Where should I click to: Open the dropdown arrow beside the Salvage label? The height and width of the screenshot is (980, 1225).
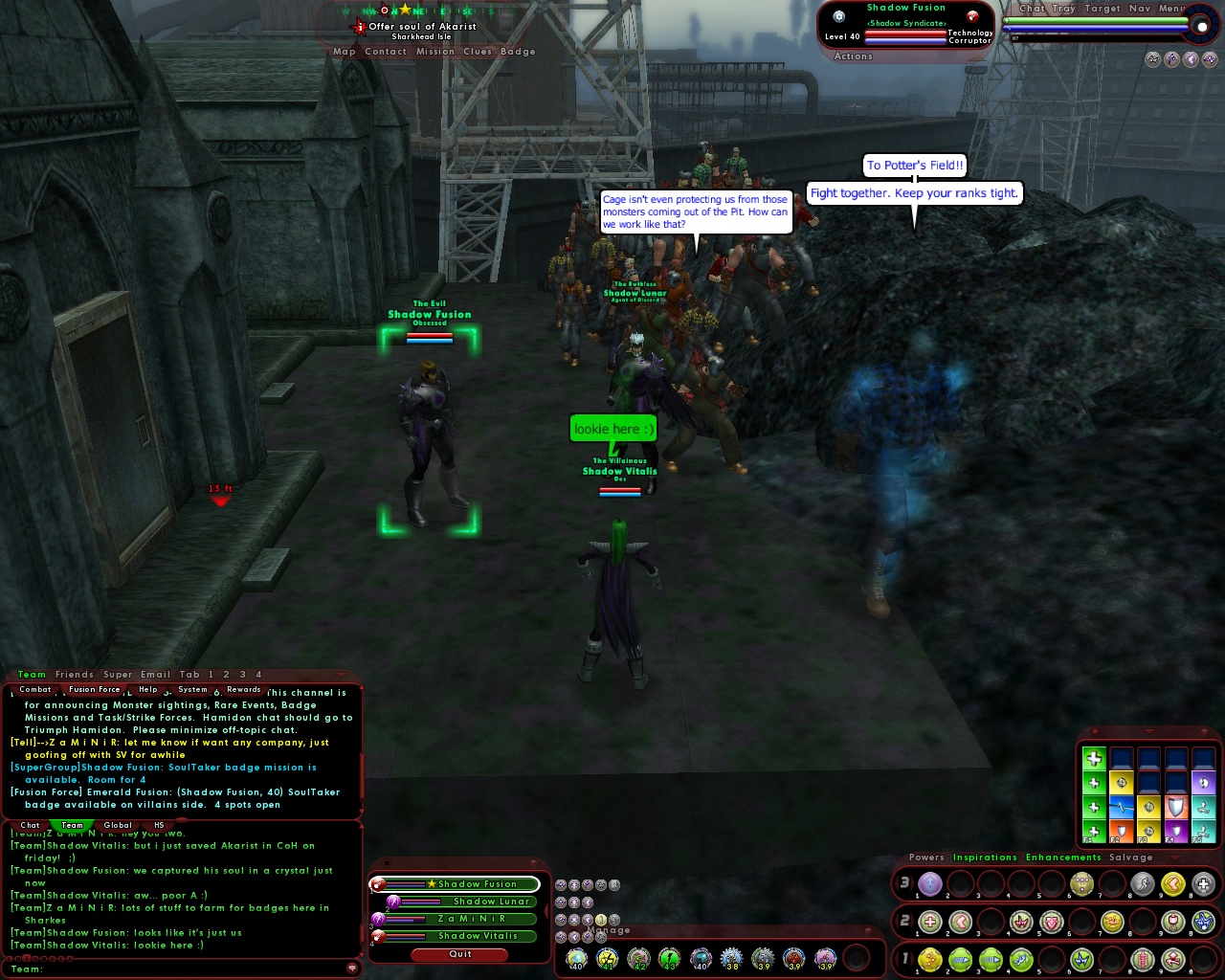pyautogui.click(x=1175, y=857)
